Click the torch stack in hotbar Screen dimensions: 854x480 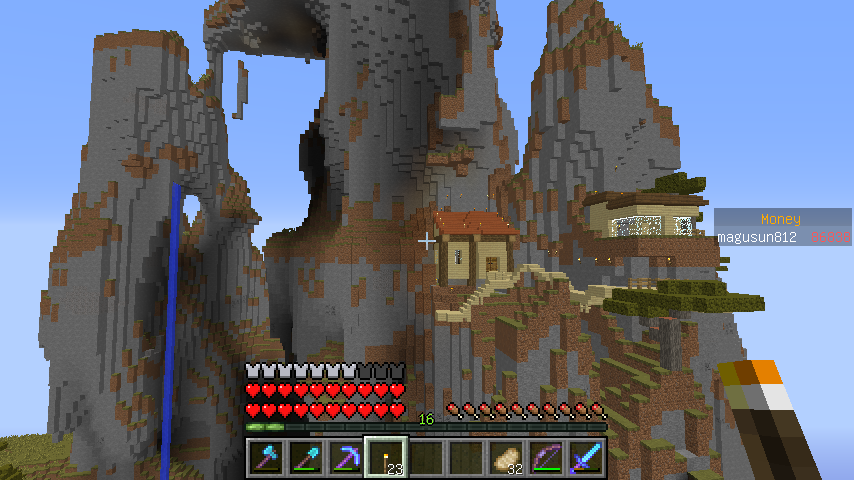(x=386, y=458)
